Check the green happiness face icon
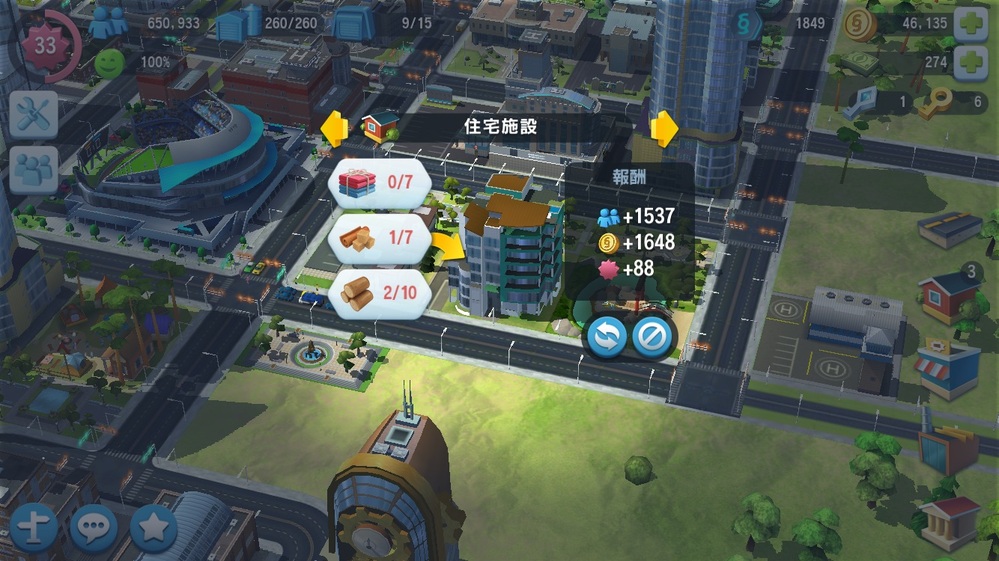This screenshot has width=999, height=561. [109, 64]
